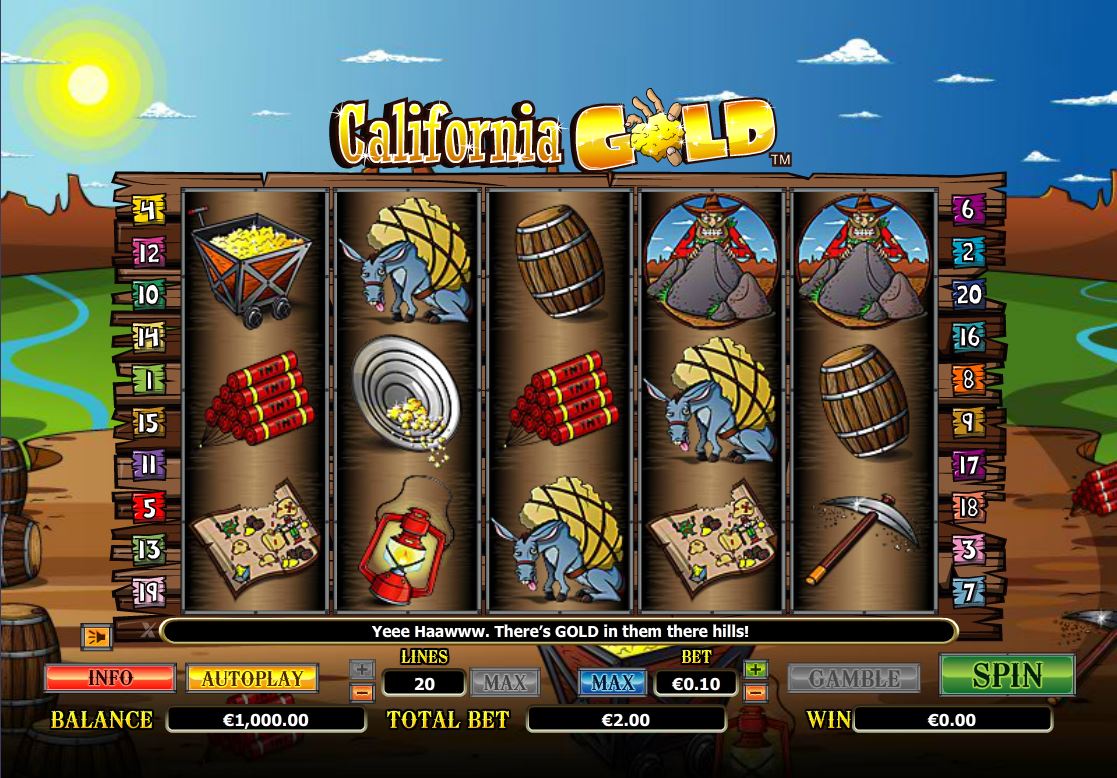1117x778 pixels.
Task: Choose payline 20 marker
Action: pos(968,294)
